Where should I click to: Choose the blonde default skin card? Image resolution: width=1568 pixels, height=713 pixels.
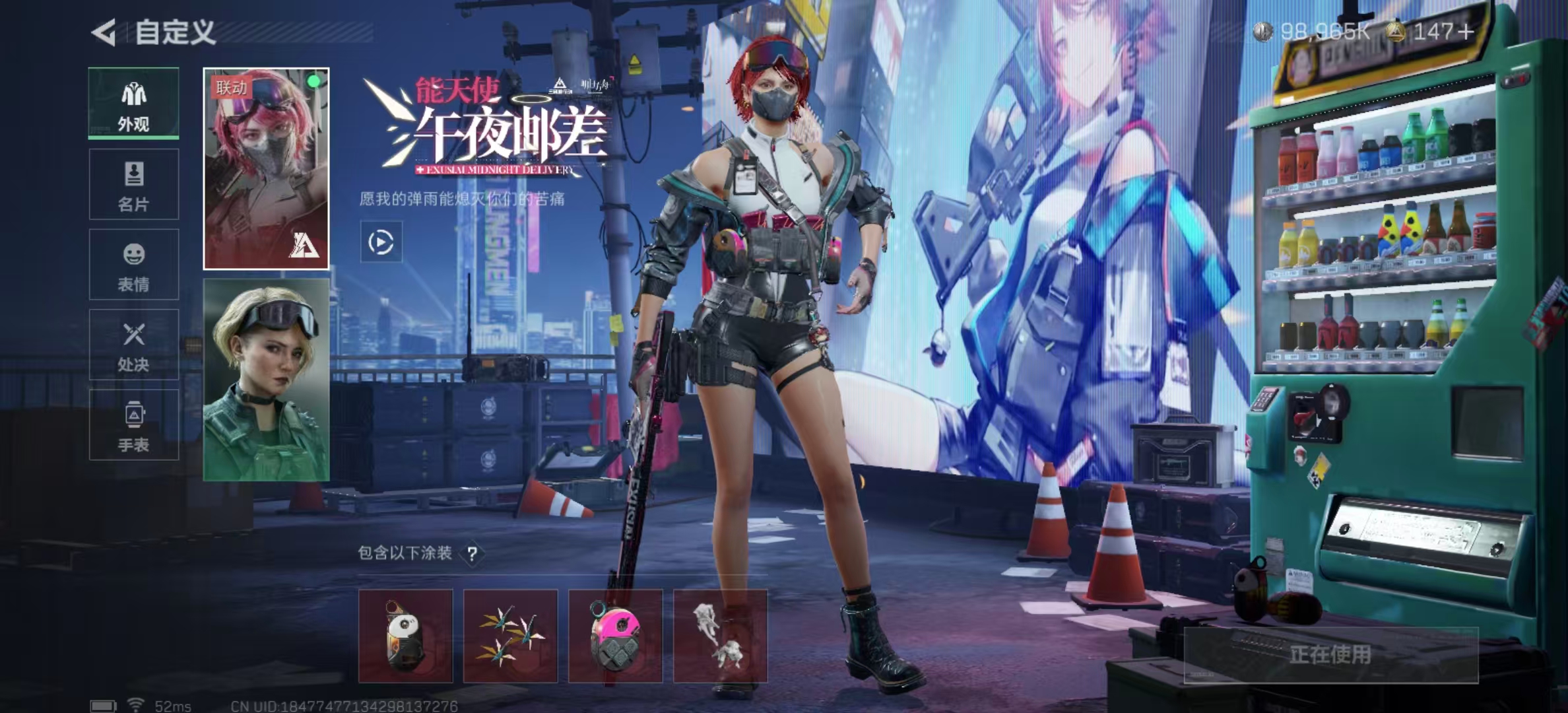point(266,380)
